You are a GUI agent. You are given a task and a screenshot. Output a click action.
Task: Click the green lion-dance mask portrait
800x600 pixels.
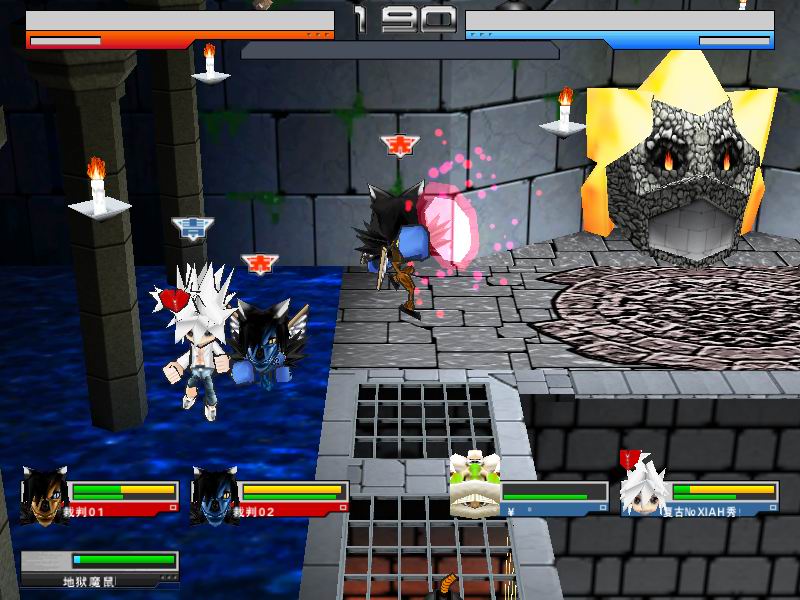[473, 487]
